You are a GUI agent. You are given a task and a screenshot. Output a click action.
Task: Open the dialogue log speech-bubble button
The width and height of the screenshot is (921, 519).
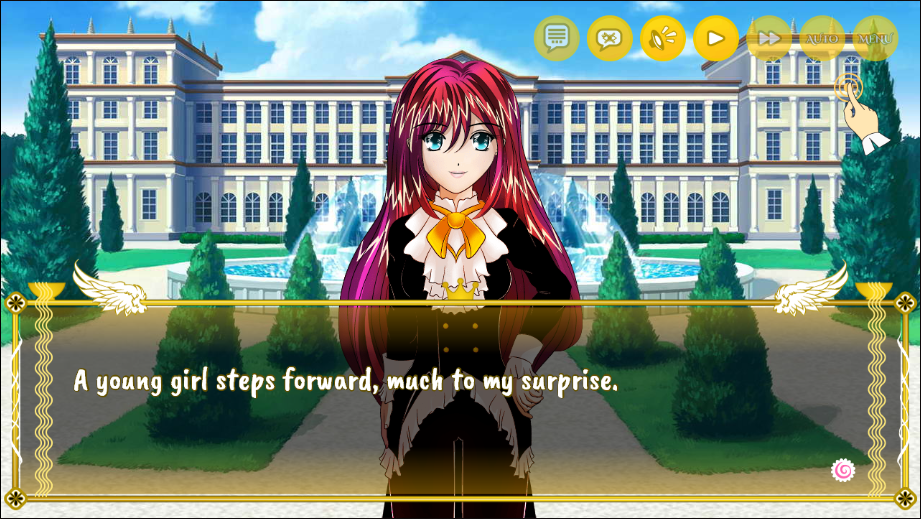pos(557,39)
